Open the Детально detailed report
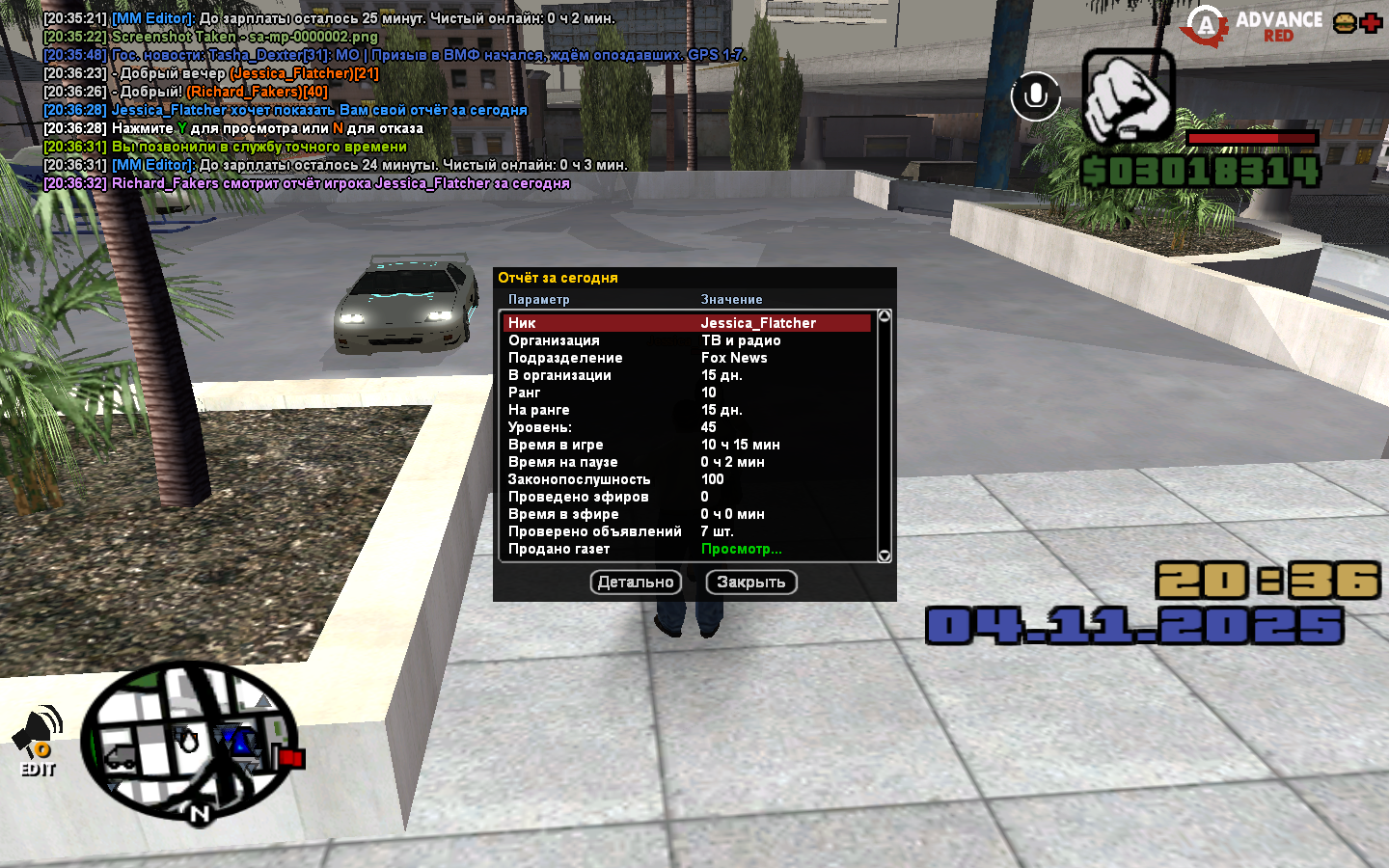 pyautogui.click(x=636, y=583)
